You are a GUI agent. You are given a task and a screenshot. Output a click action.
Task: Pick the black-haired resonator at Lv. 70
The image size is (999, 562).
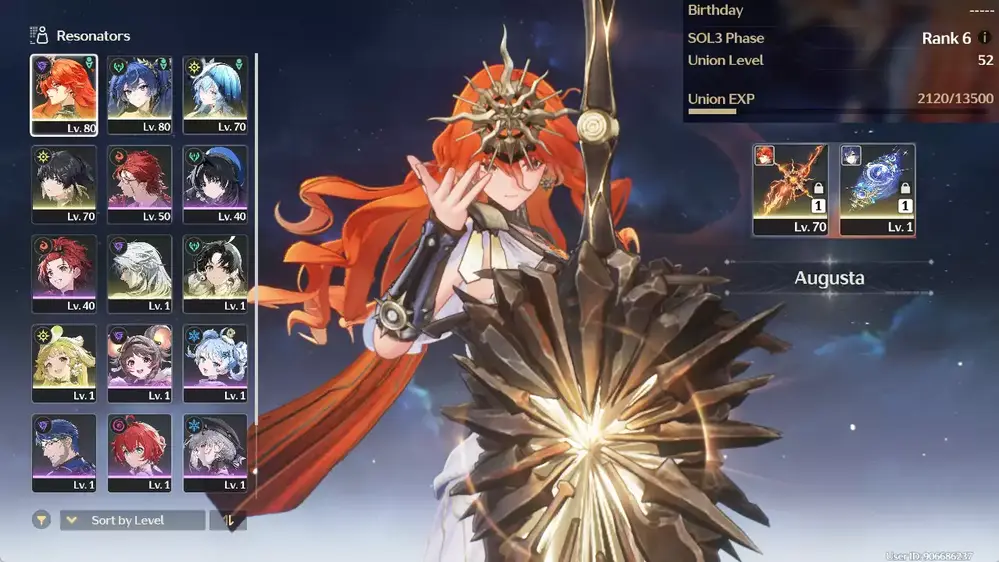64,184
